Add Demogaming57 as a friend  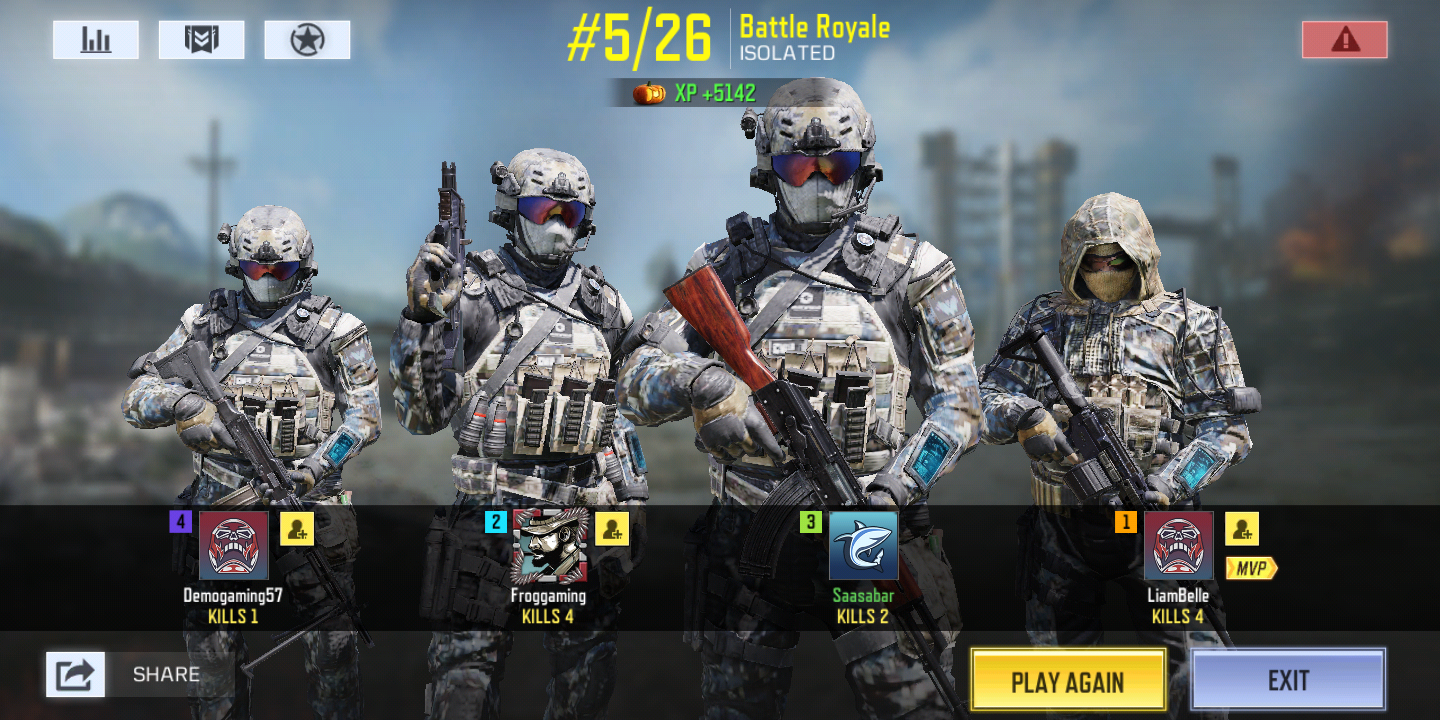(x=297, y=529)
